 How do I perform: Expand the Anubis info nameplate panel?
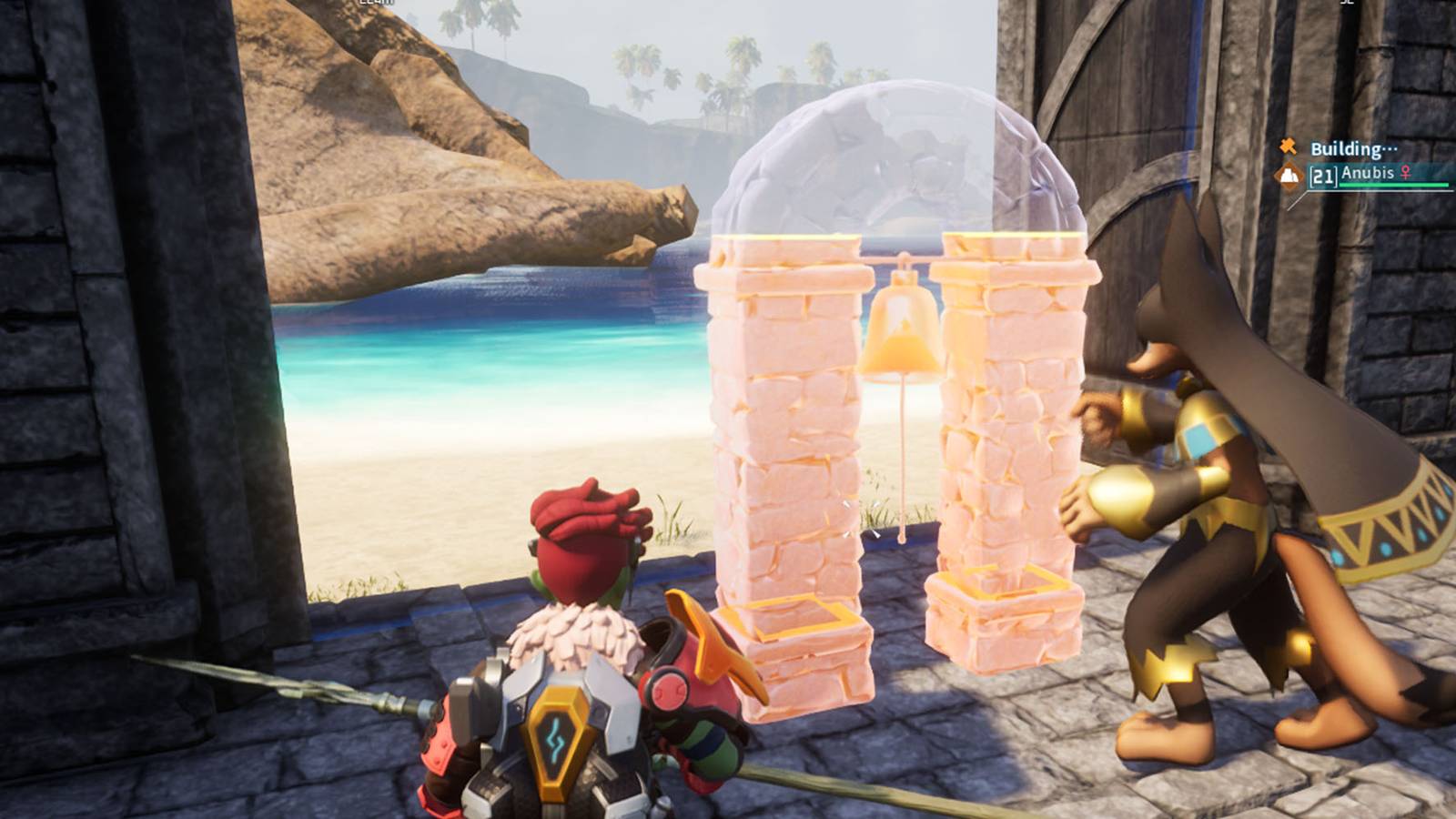1369,174
